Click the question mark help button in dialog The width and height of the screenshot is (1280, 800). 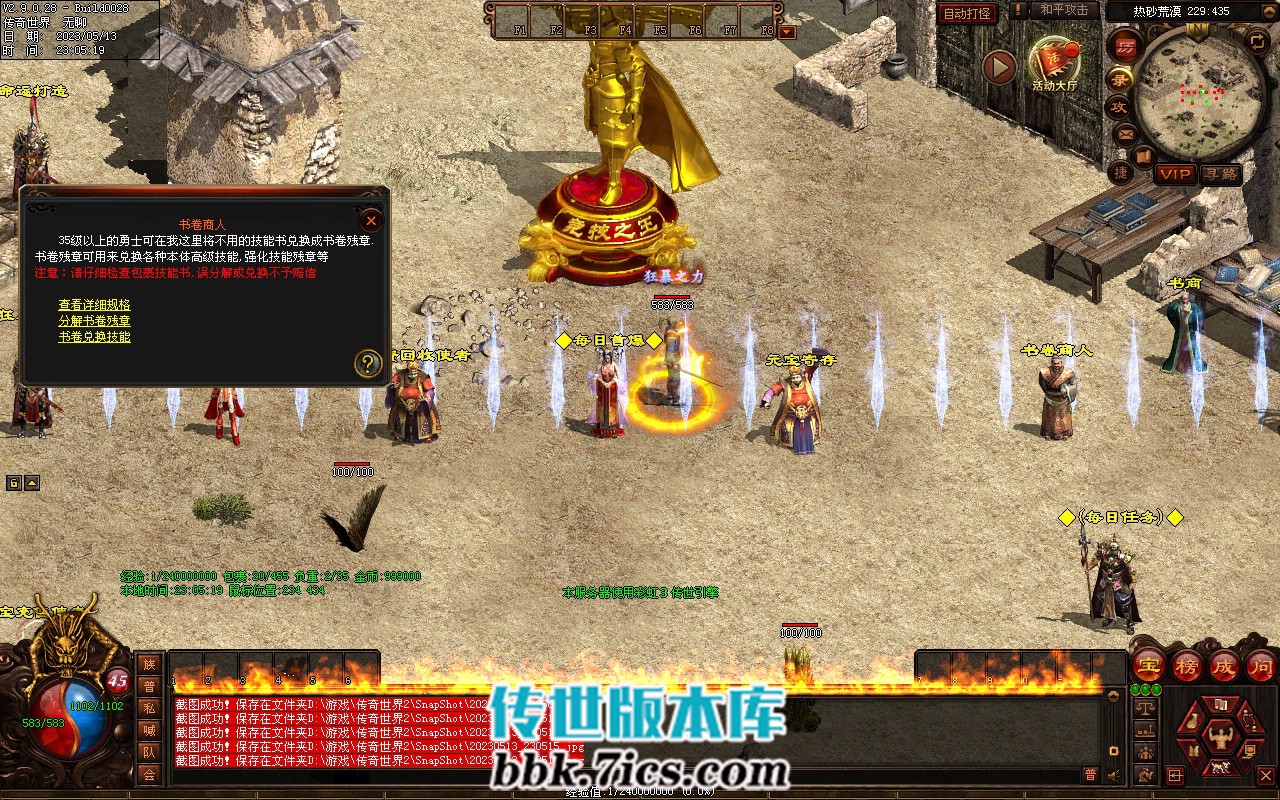coord(368,363)
